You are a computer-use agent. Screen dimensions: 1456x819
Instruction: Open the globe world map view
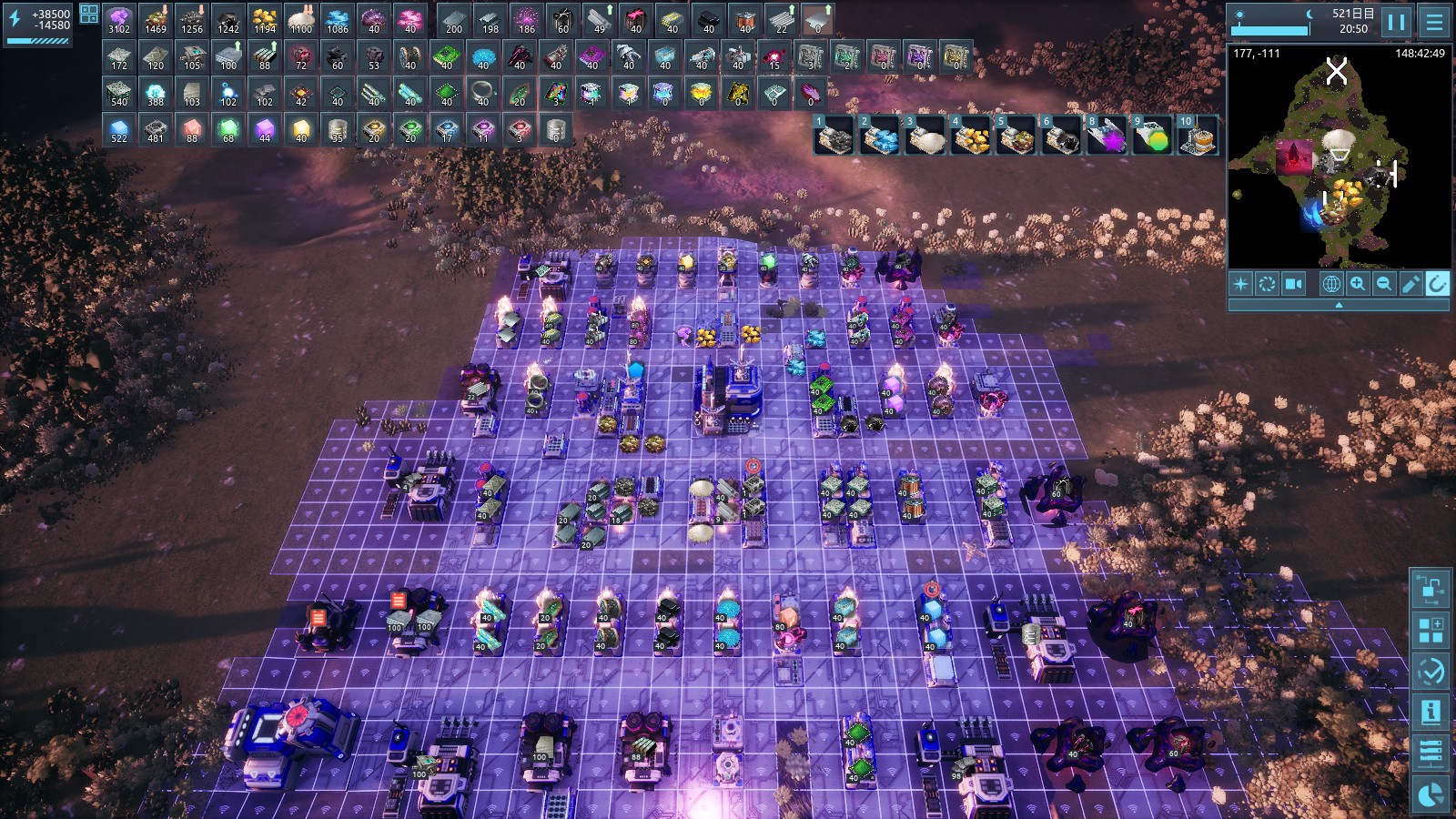click(x=1330, y=284)
